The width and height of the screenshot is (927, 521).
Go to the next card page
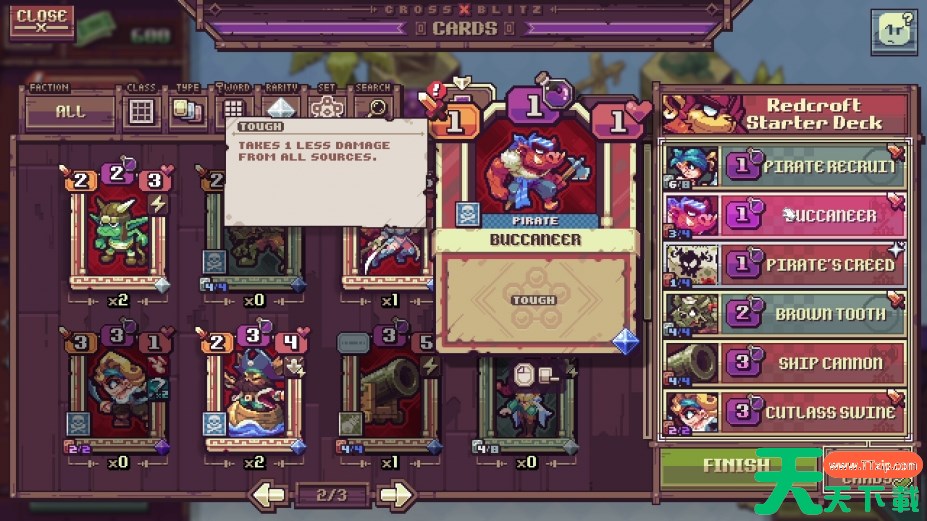[395, 494]
